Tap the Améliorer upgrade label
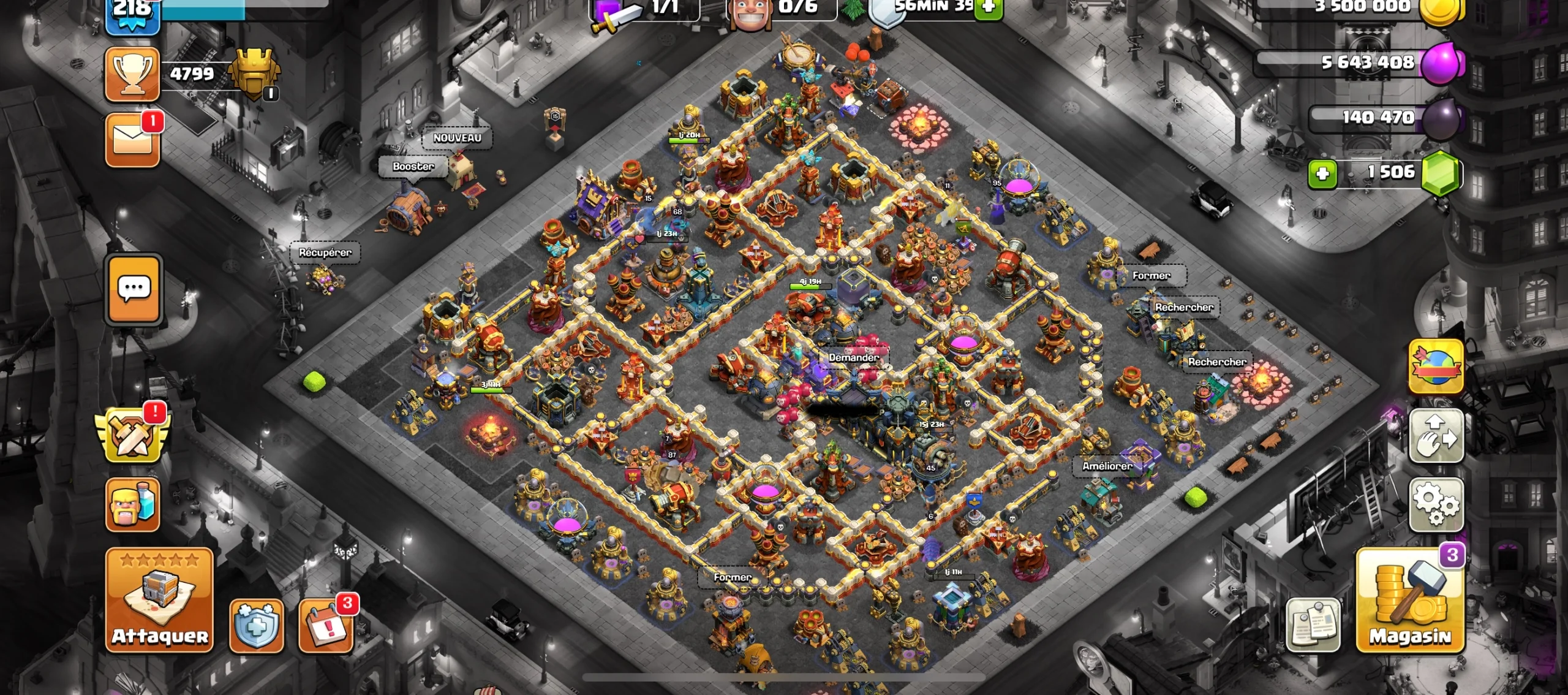1568x695 pixels. click(x=1107, y=466)
